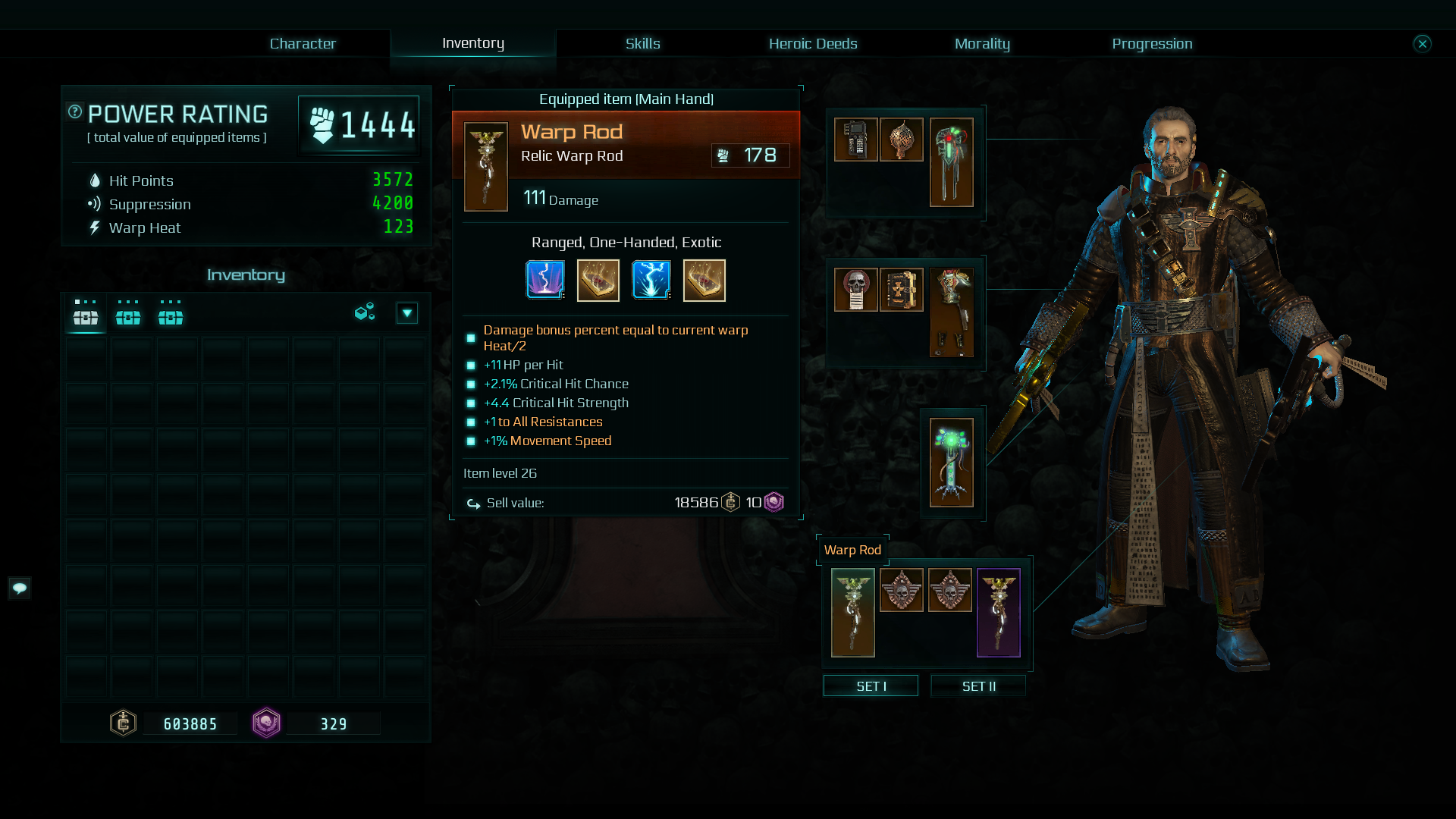The height and width of the screenshot is (819, 1456).
Task: Pick the glowing green staff slot
Action: coord(951,462)
